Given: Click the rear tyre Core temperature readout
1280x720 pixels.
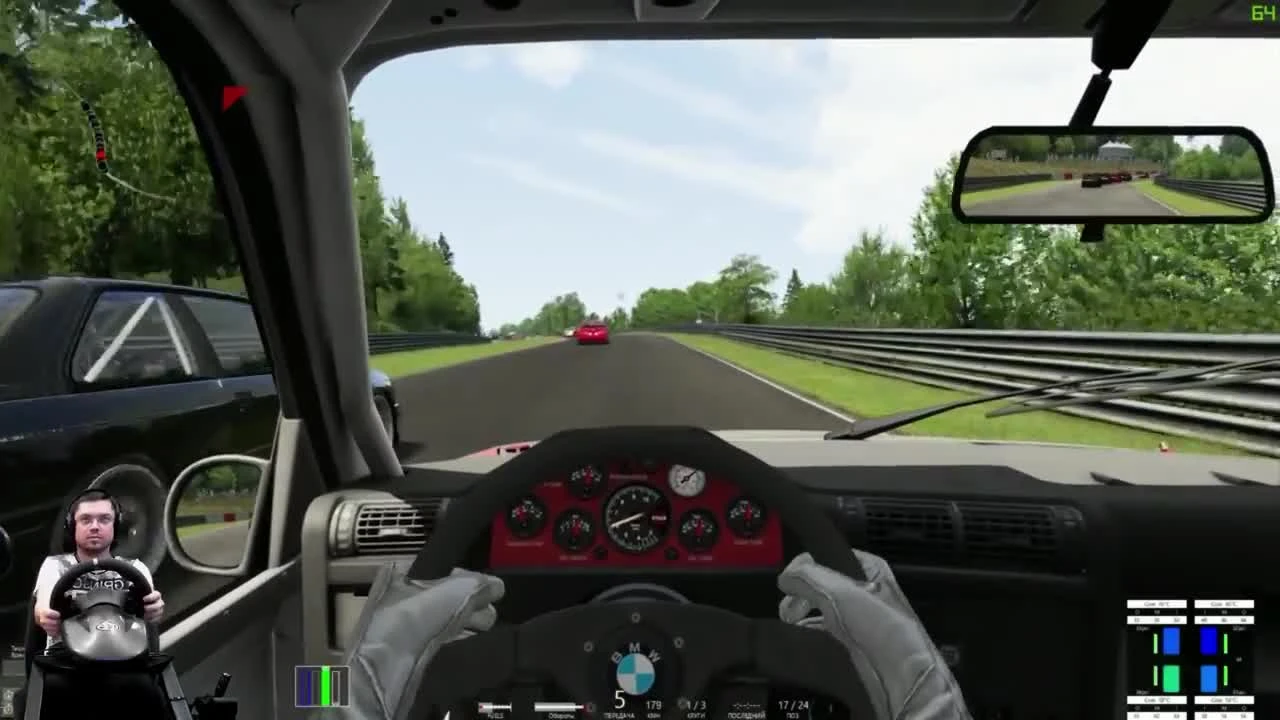Looking at the screenshot, I should click(1158, 699).
